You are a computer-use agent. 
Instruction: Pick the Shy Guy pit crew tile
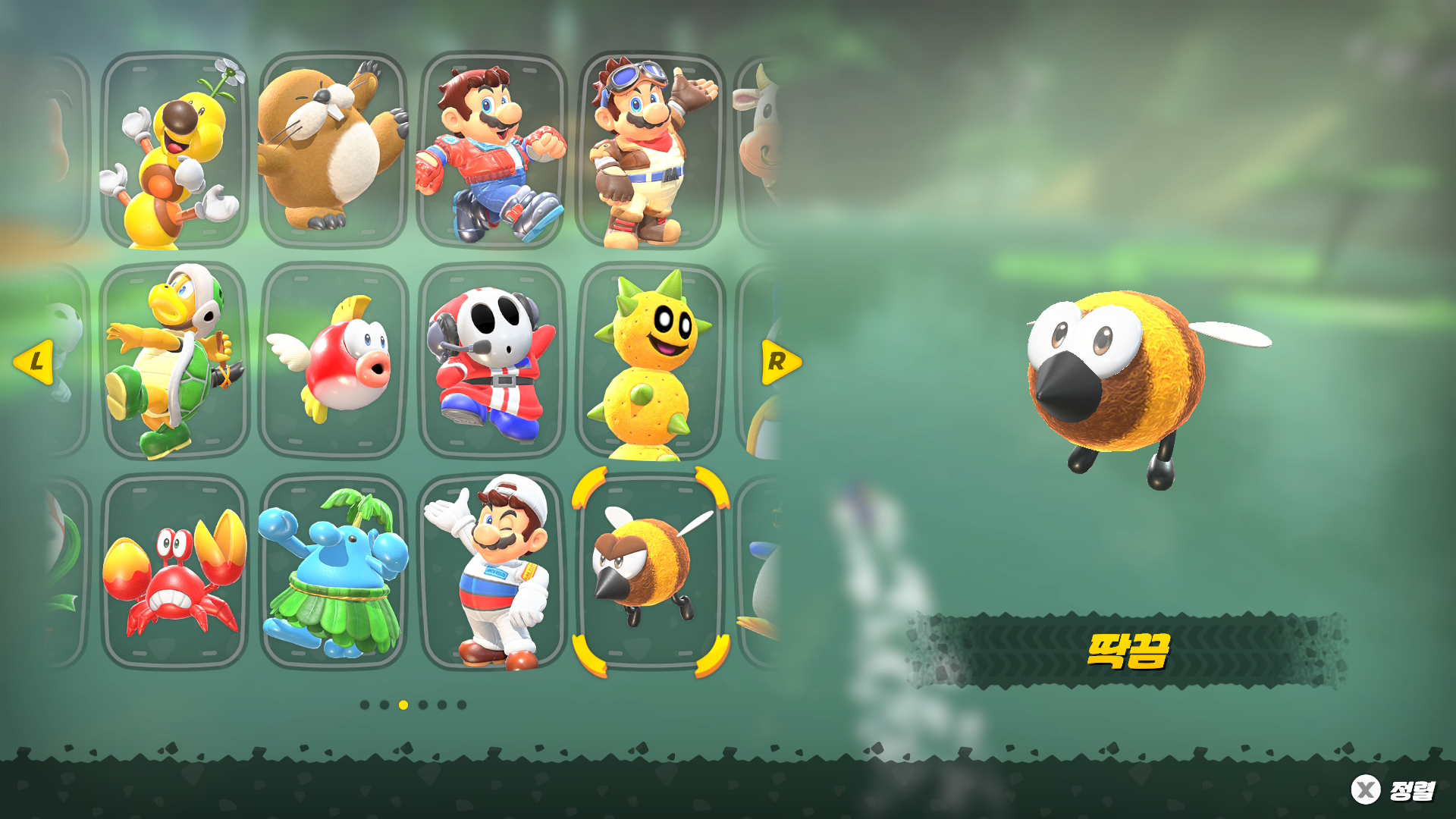point(492,362)
